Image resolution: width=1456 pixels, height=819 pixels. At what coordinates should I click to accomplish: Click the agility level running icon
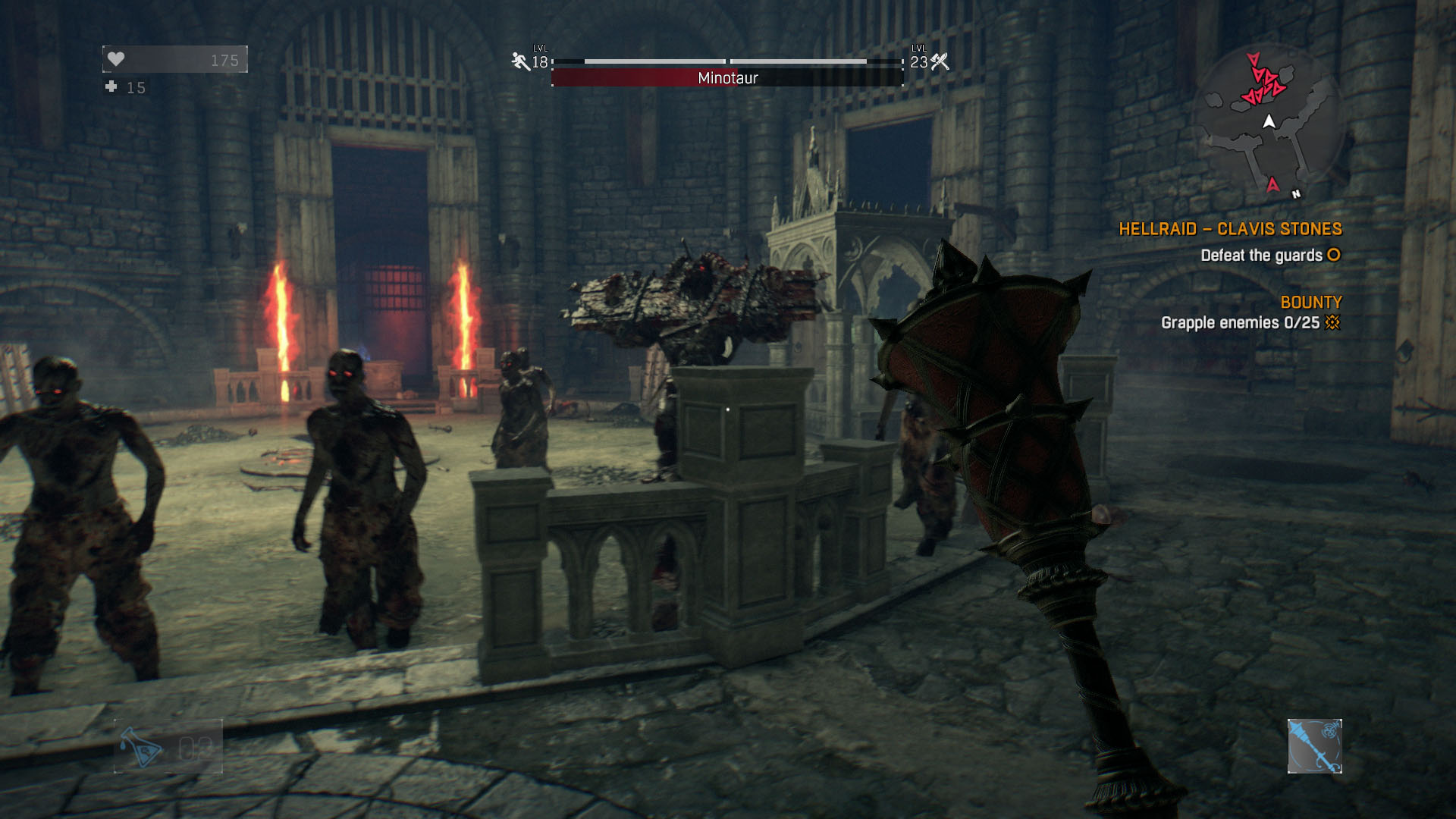[x=520, y=61]
